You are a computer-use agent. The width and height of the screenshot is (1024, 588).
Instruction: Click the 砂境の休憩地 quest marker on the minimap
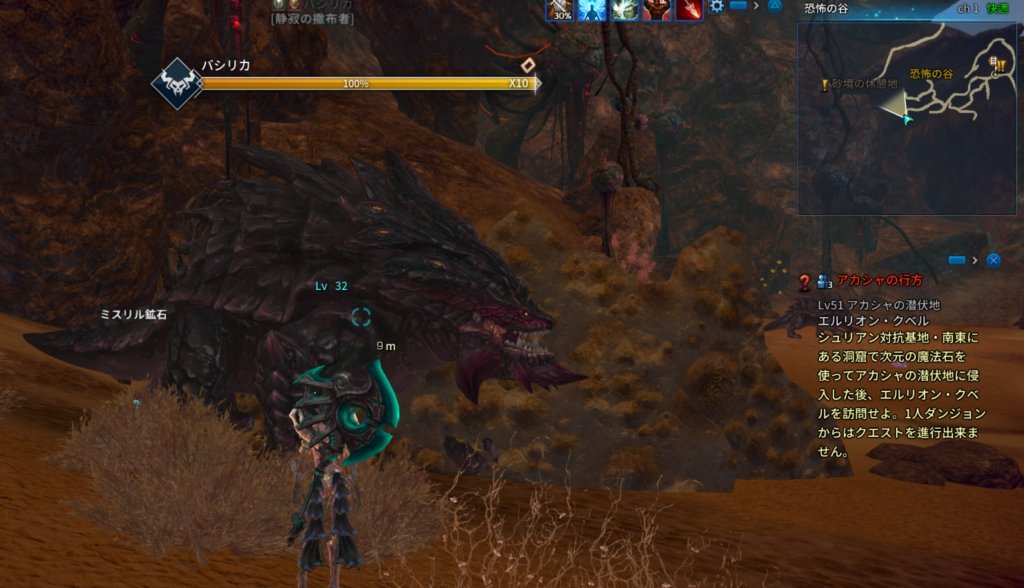click(825, 86)
